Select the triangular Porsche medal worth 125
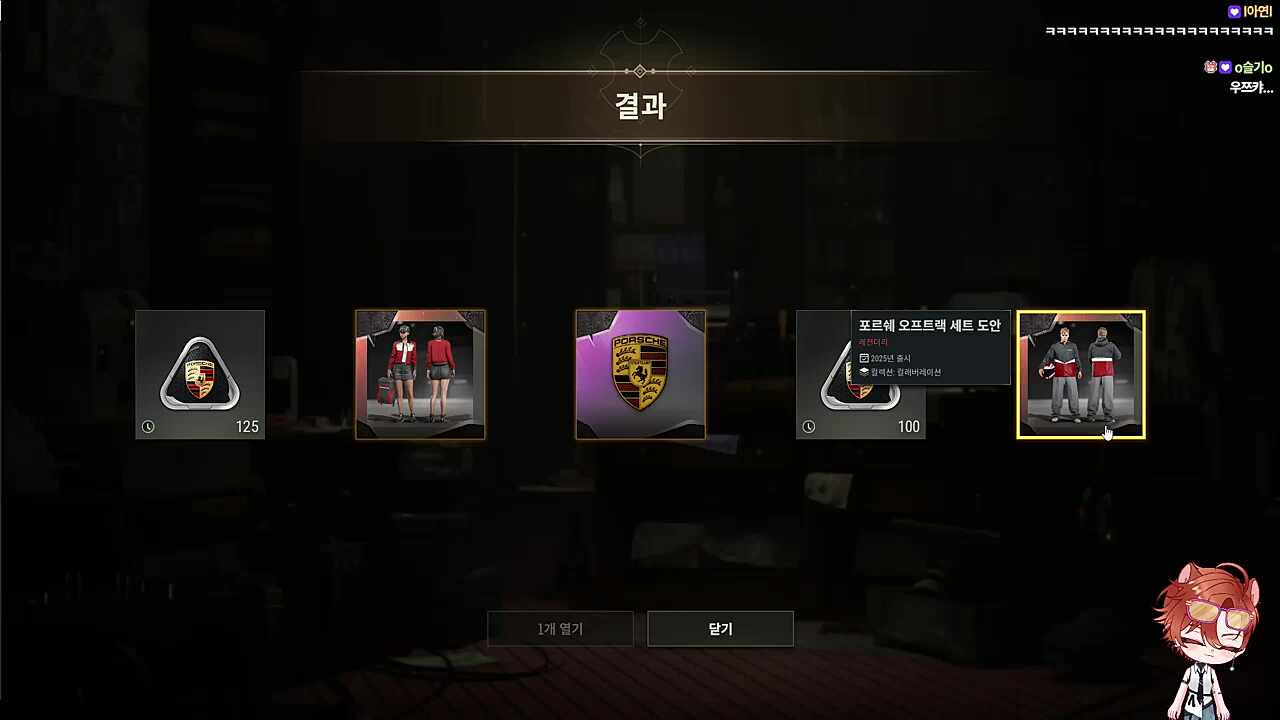This screenshot has width=1280, height=720. (199, 374)
